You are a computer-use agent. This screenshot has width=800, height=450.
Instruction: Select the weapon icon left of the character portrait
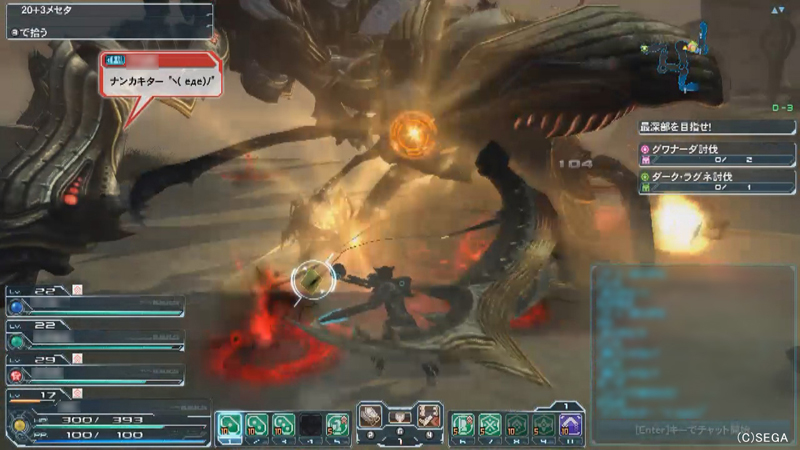click(x=371, y=414)
